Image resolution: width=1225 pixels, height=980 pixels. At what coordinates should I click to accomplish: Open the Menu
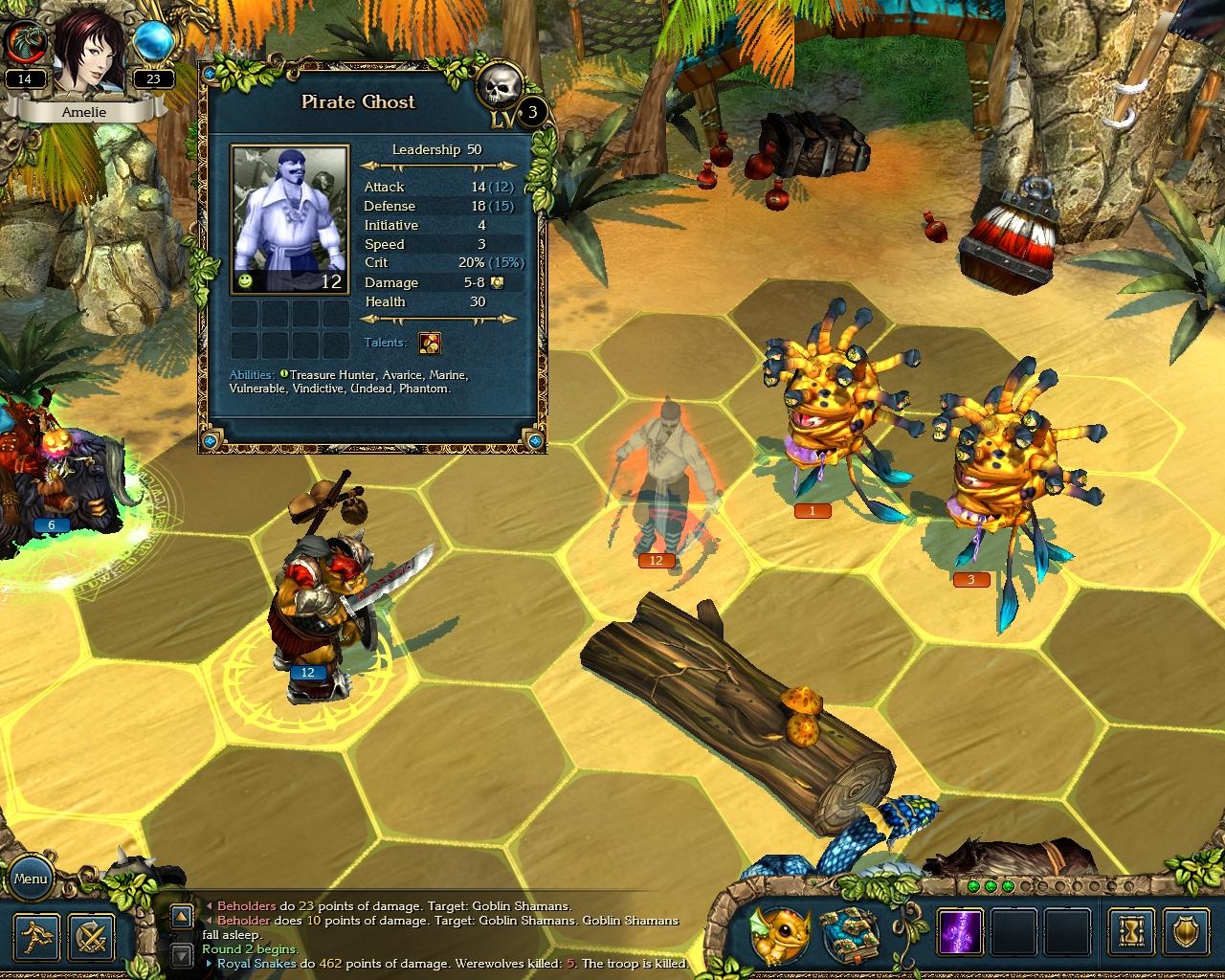[32, 877]
